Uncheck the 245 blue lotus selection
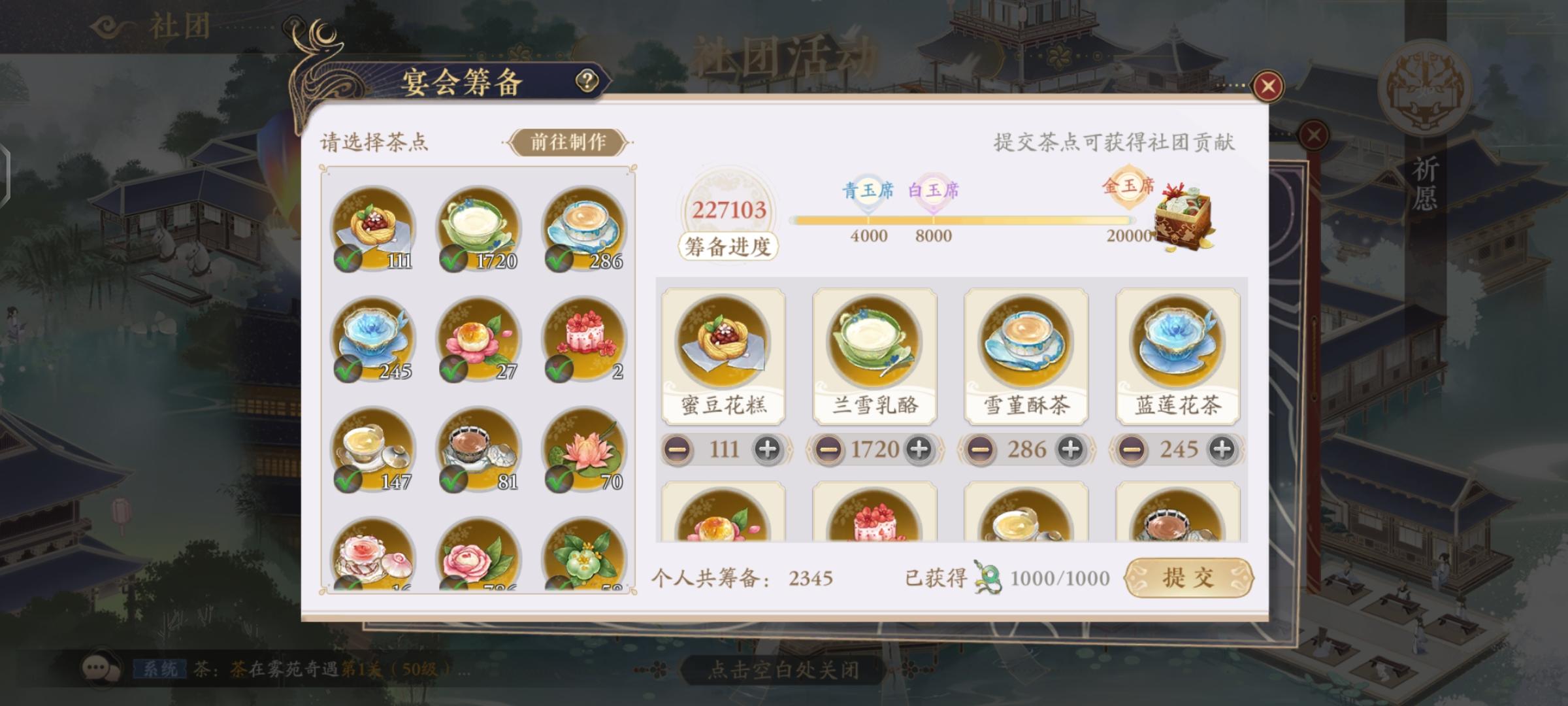 click(348, 371)
